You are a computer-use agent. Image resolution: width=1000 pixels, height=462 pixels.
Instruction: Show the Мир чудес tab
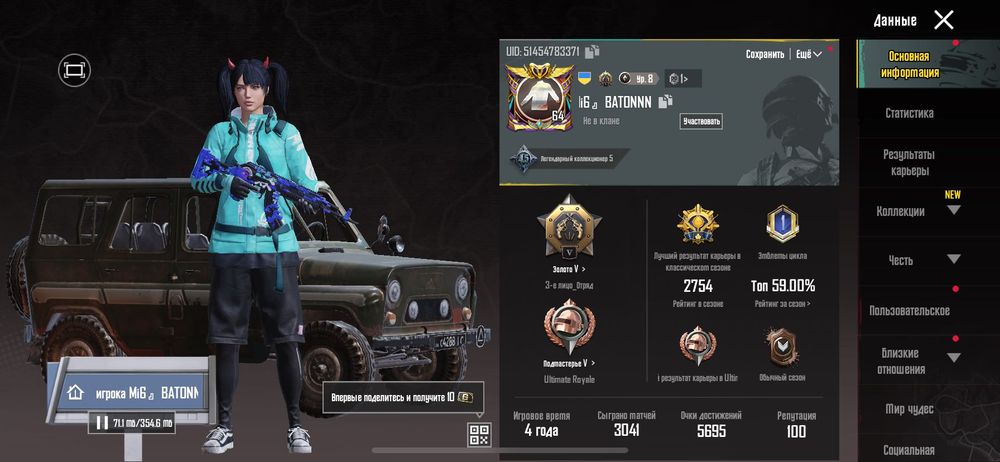pyautogui.click(x=909, y=409)
